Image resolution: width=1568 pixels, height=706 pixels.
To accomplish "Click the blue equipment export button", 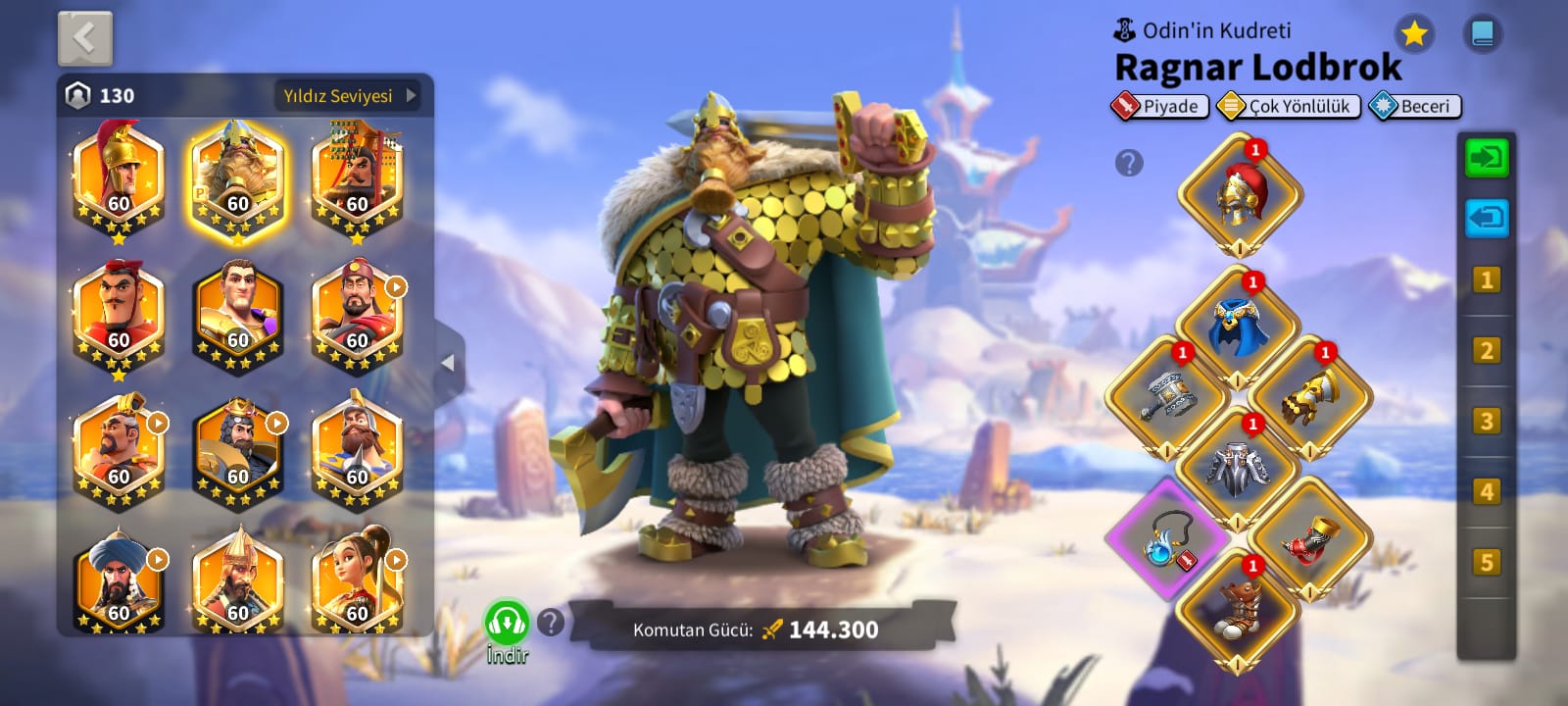I will [1486, 218].
